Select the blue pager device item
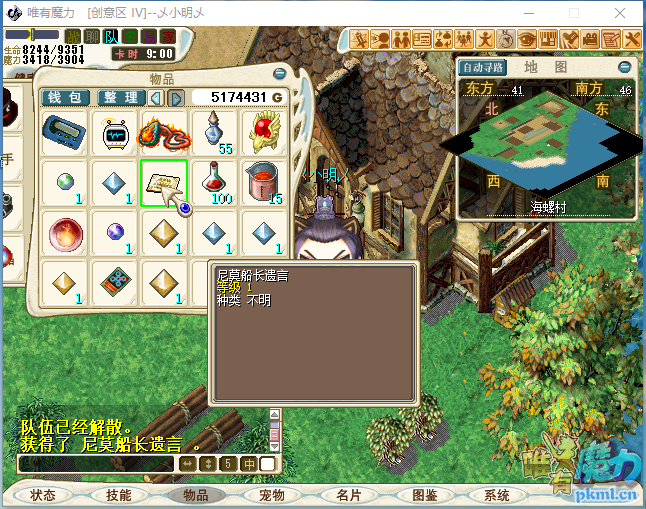646x509 pixels. pos(65,133)
